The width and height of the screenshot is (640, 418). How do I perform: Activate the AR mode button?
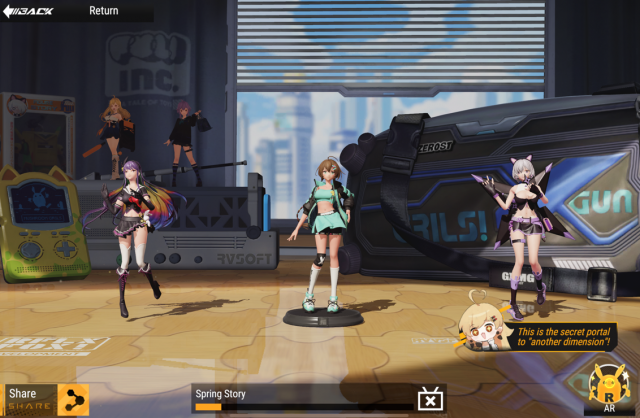(609, 390)
